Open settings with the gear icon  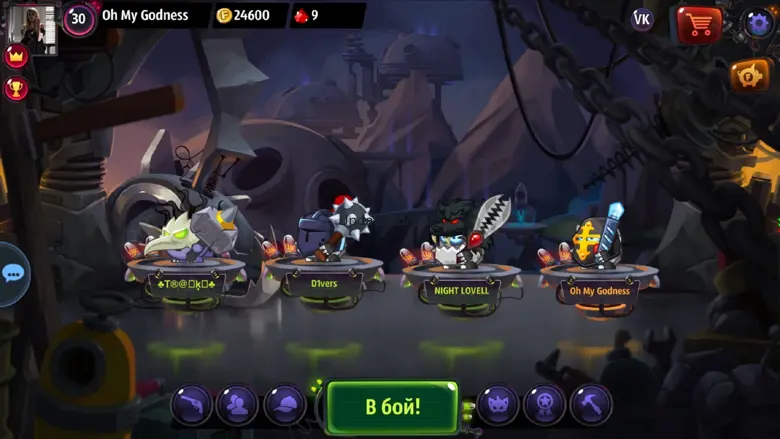coord(759,23)
